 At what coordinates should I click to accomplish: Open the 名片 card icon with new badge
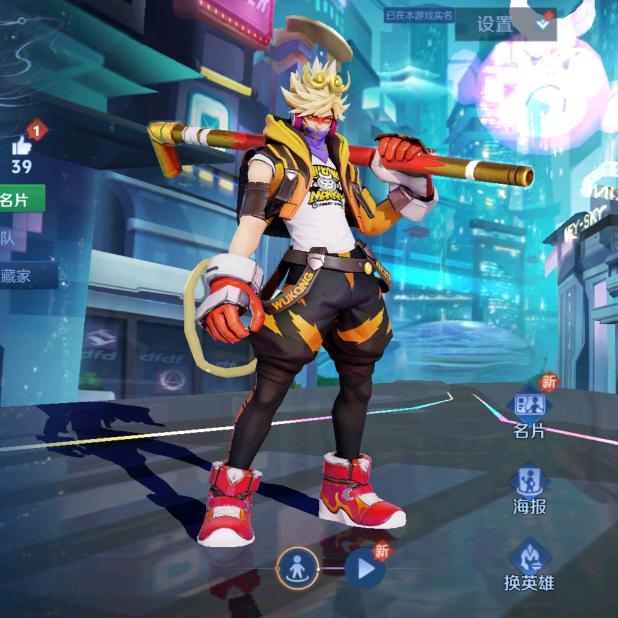click(x=529, y=406)
